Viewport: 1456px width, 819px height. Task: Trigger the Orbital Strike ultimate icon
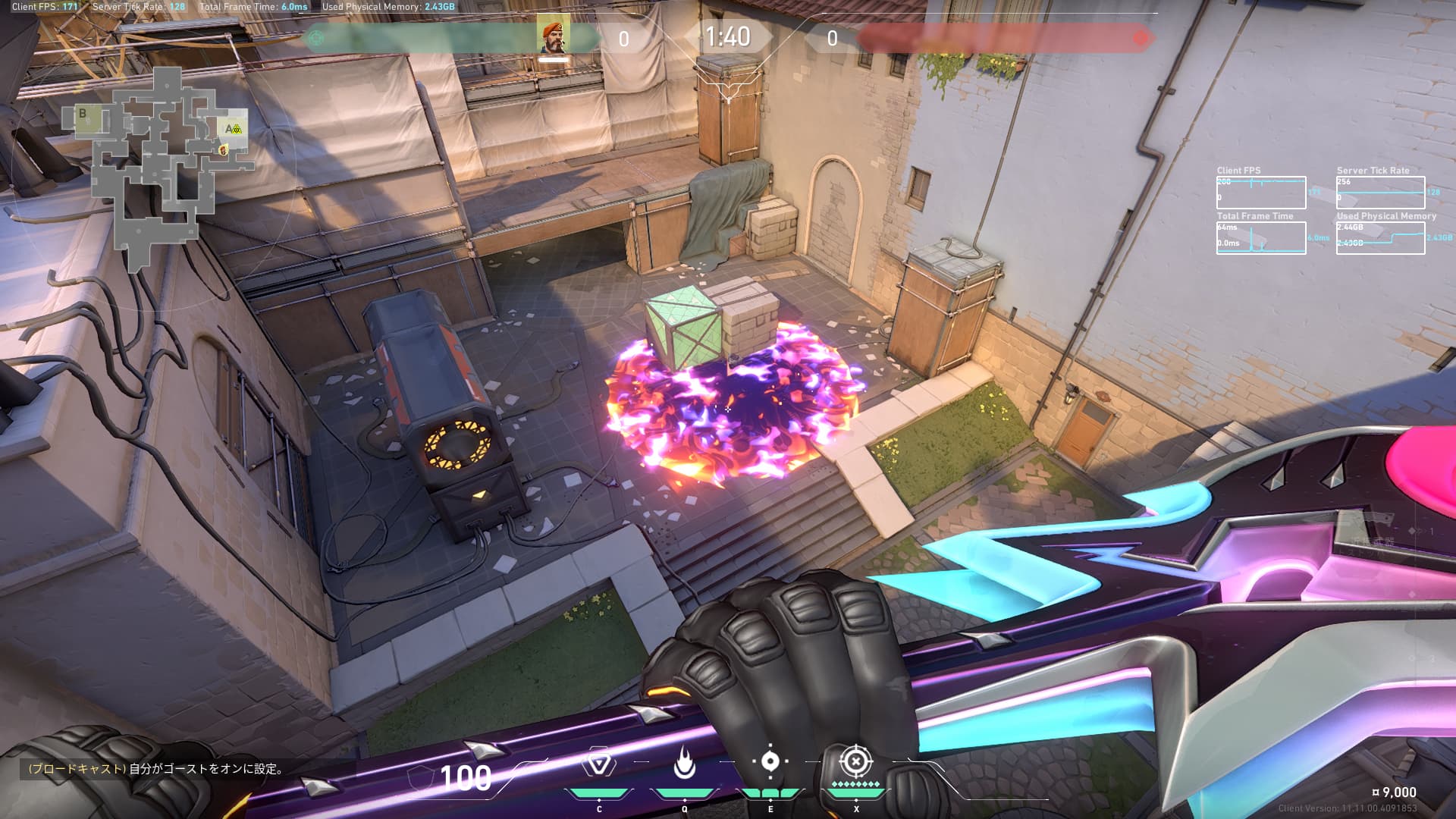[856, 761]
